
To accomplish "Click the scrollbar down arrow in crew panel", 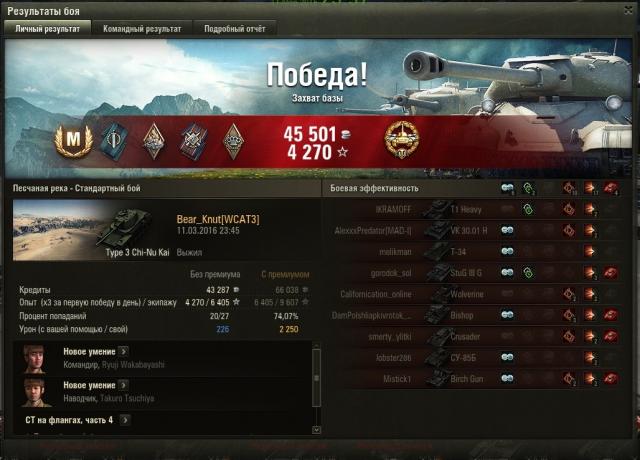I will [317, 429].
